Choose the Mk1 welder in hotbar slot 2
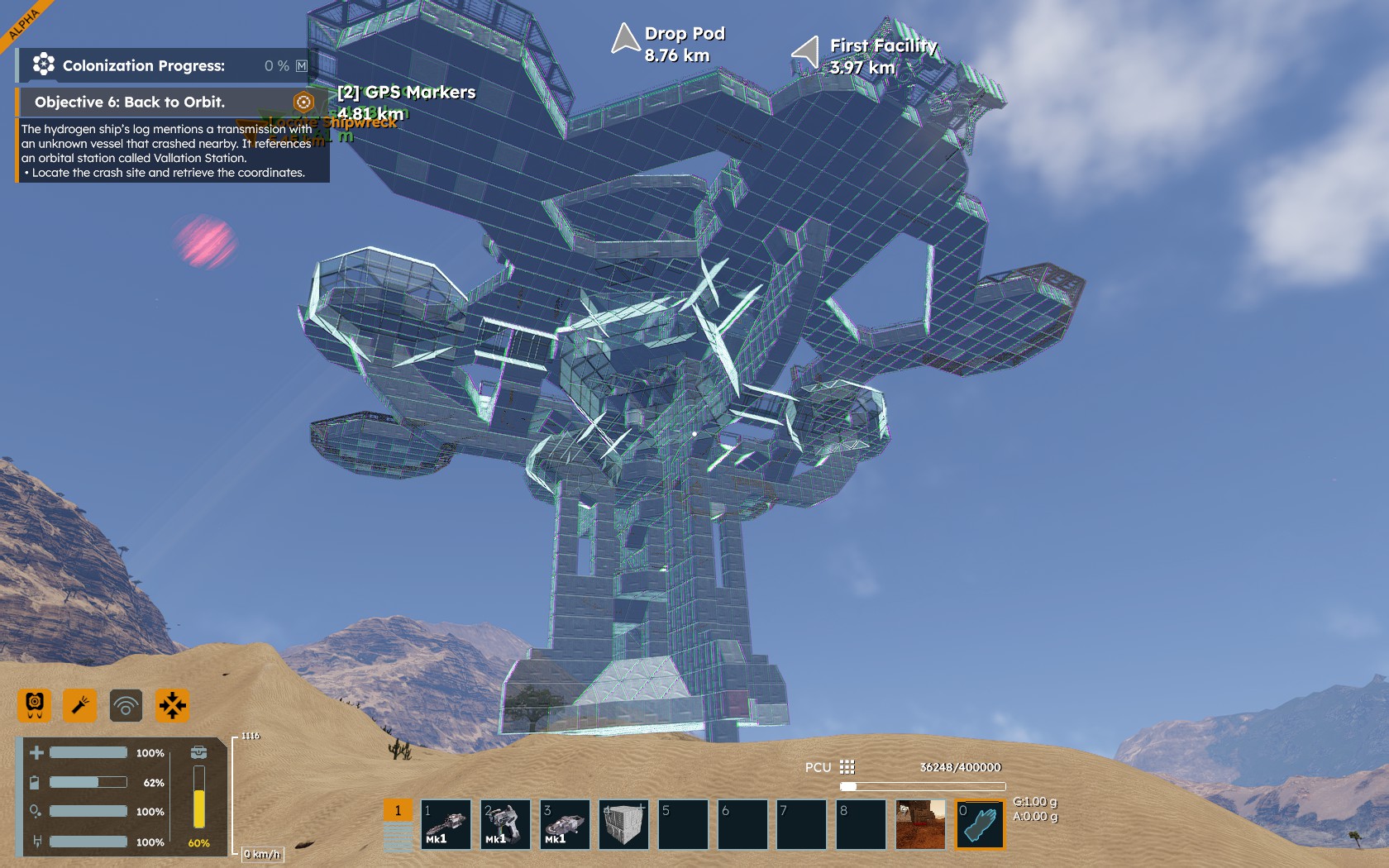 coord(506,824)
